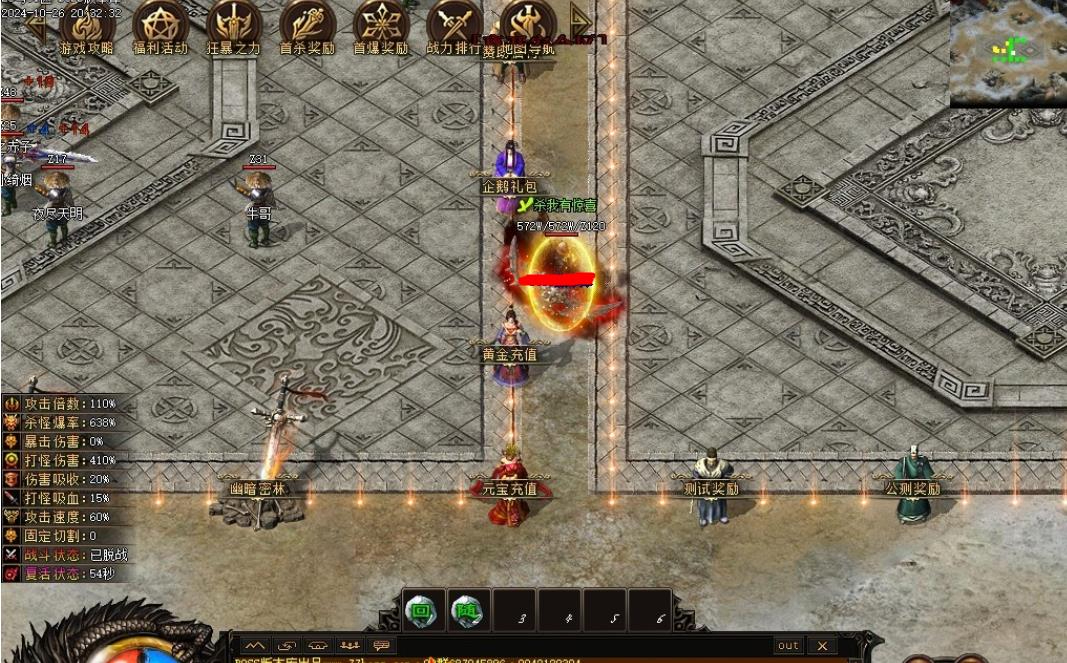Click the three-people group chat icon
1067x663 pixels.
[x=349, y=646]
